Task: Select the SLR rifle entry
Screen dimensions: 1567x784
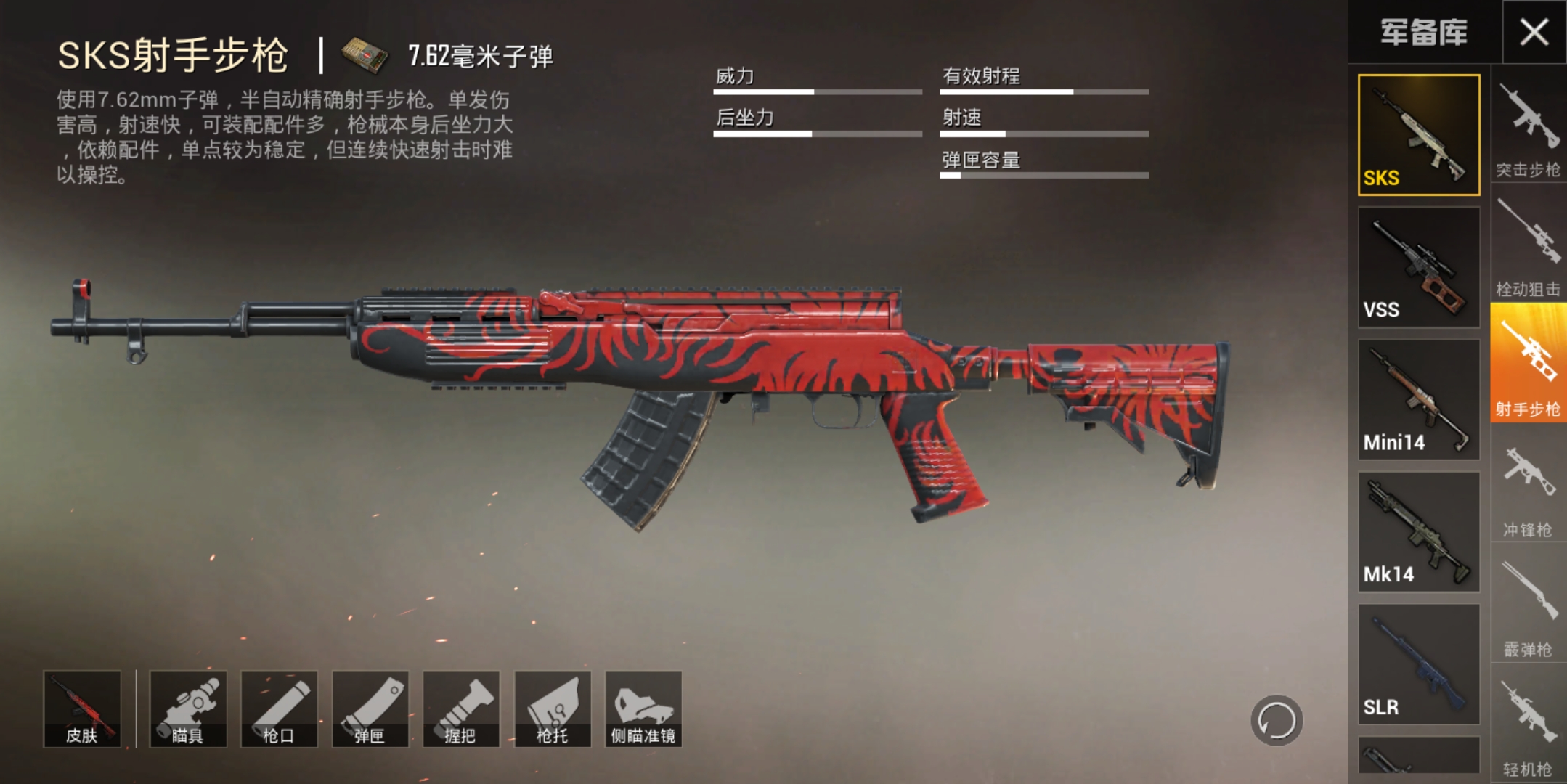Action: click(x=1418, y=663)
